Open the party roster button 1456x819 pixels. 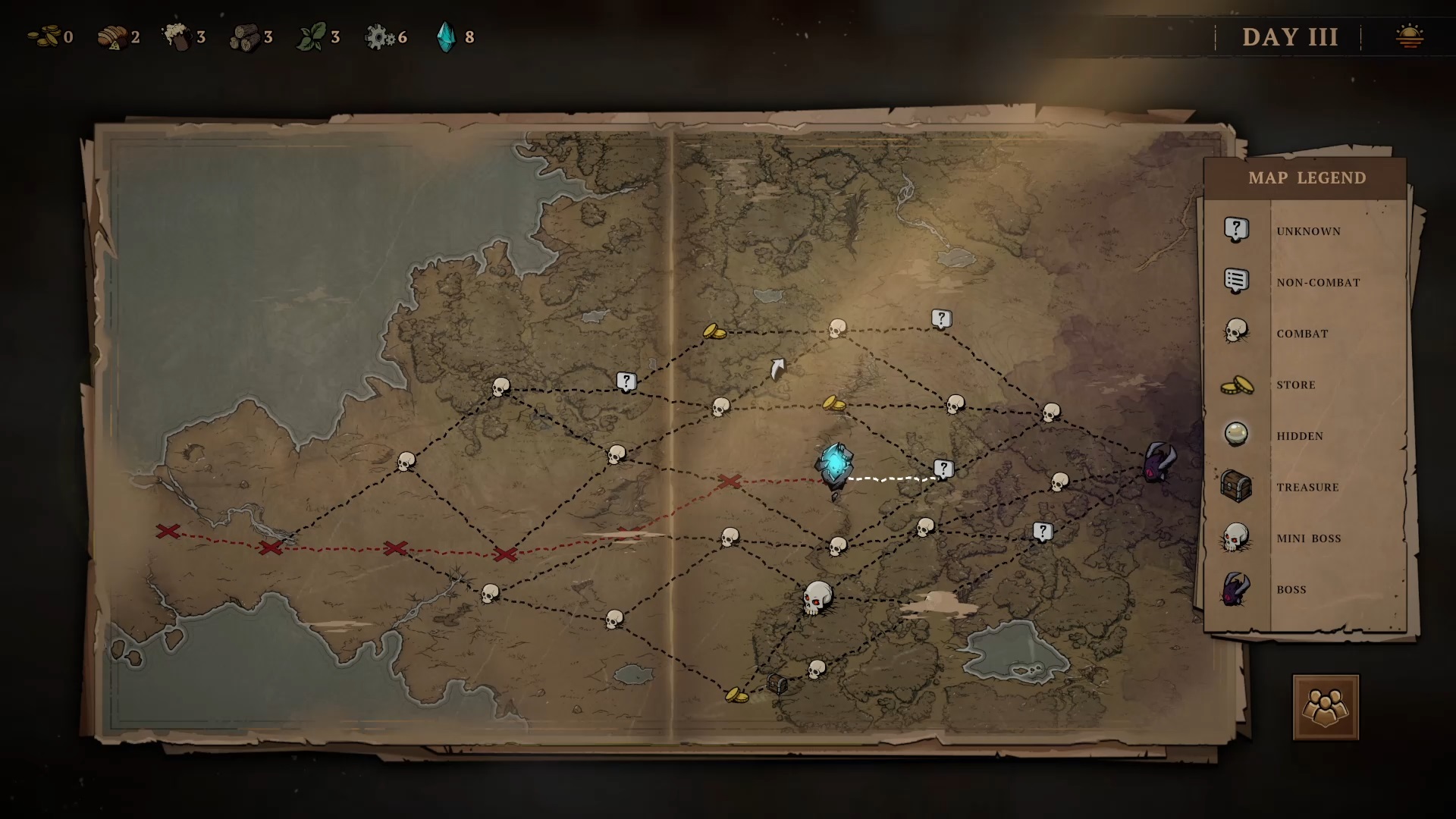1325,708
